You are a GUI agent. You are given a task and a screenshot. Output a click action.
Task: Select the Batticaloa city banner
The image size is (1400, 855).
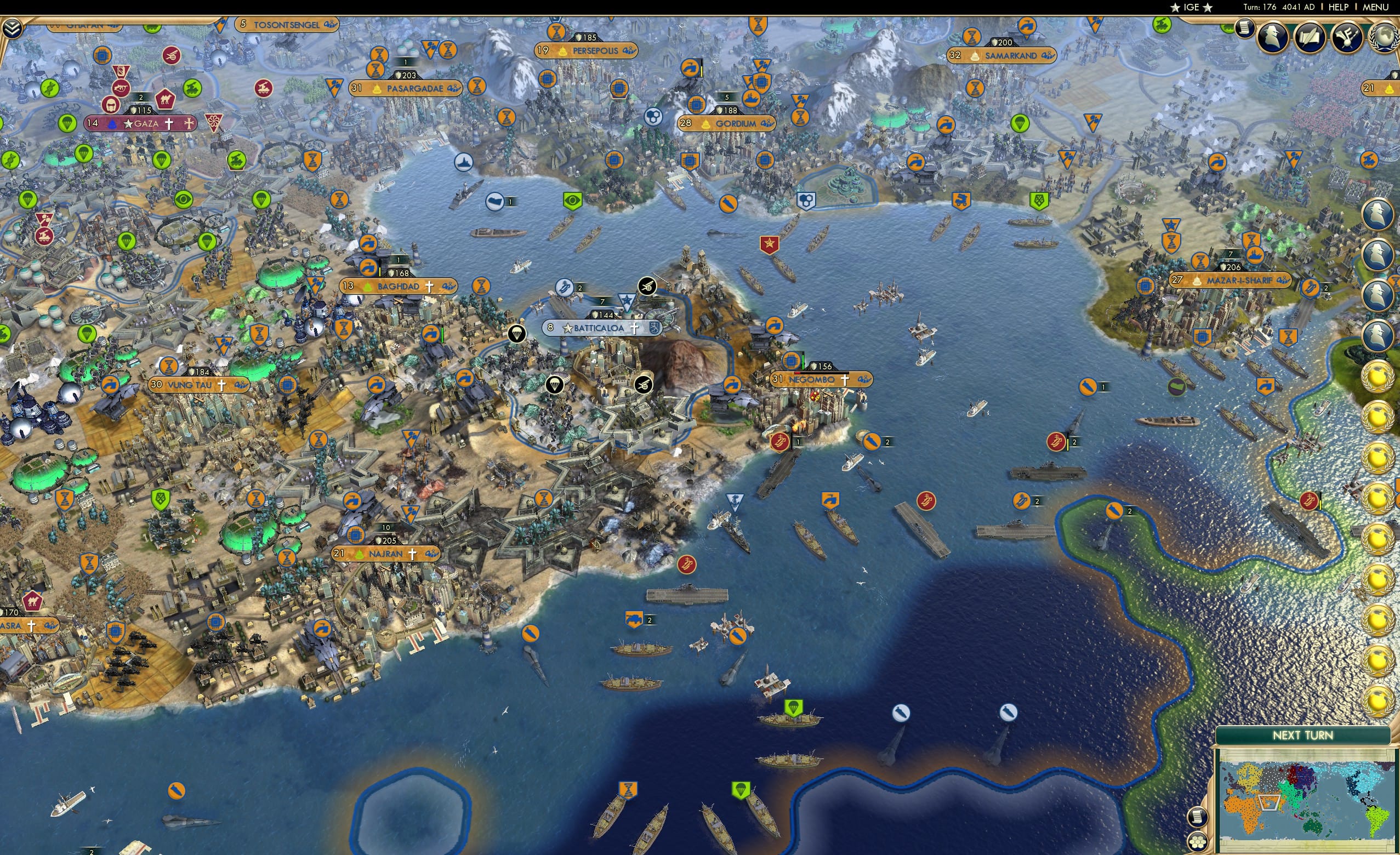click(598, 327)
